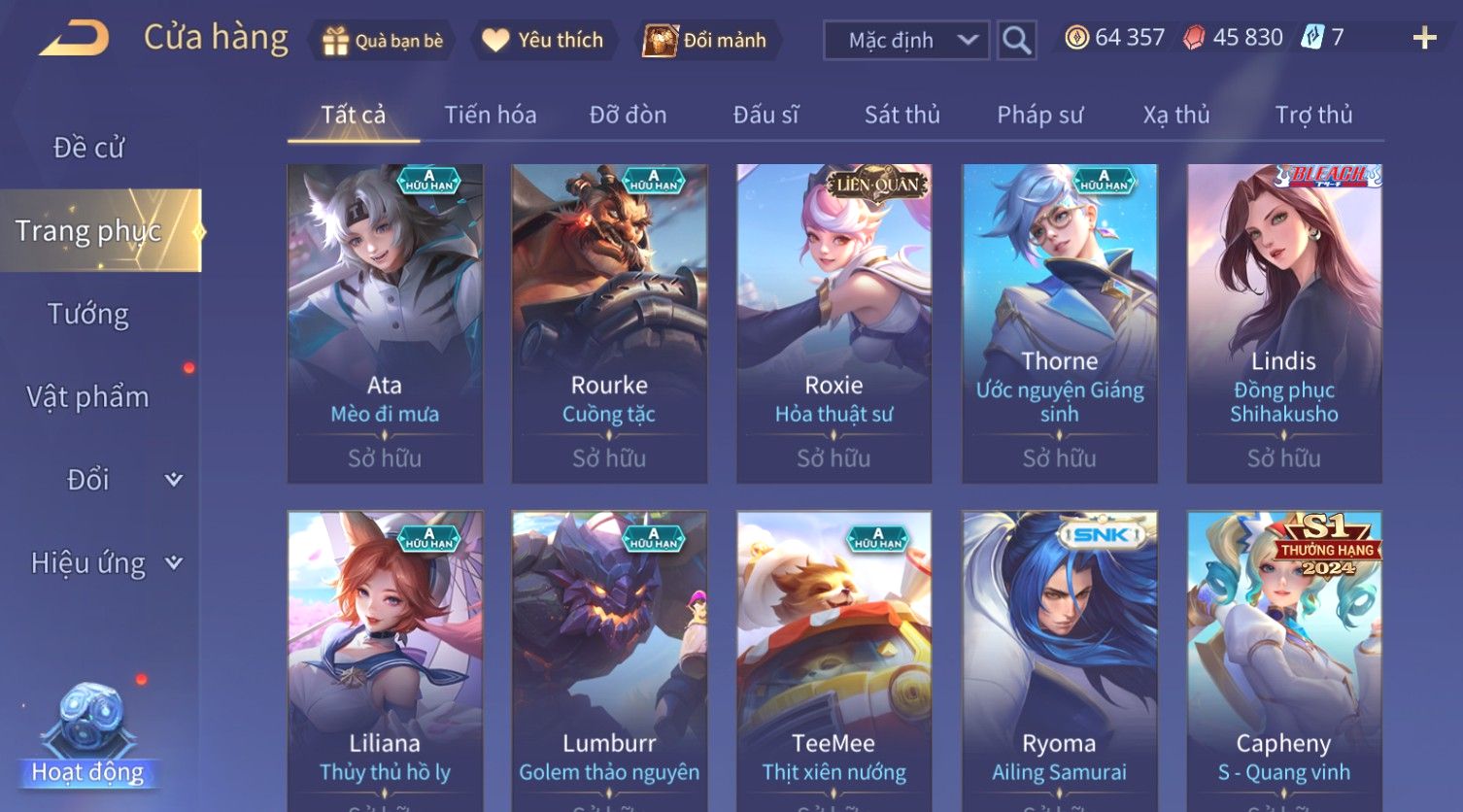Choose the Ryoma Ailing Samurai skin card
Viewport: 1463px width, 812px height.
pyautogui.click(x=1059, y=660)
